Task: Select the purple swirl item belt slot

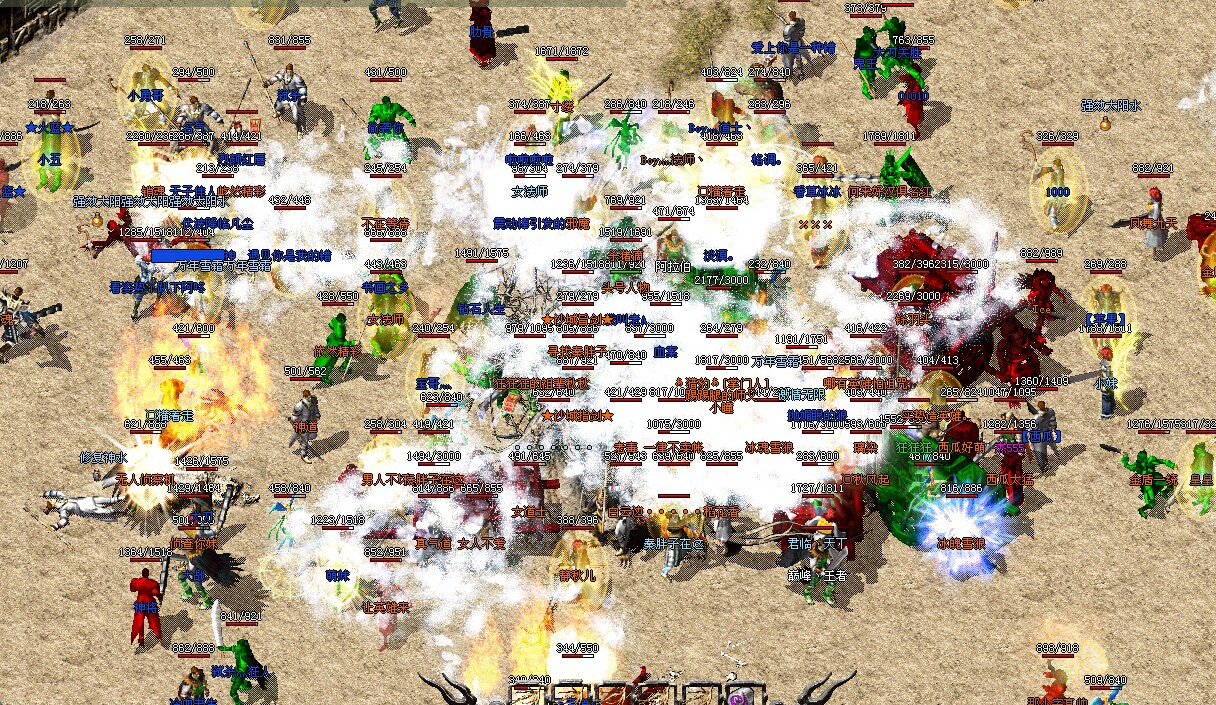Action: 739,698
